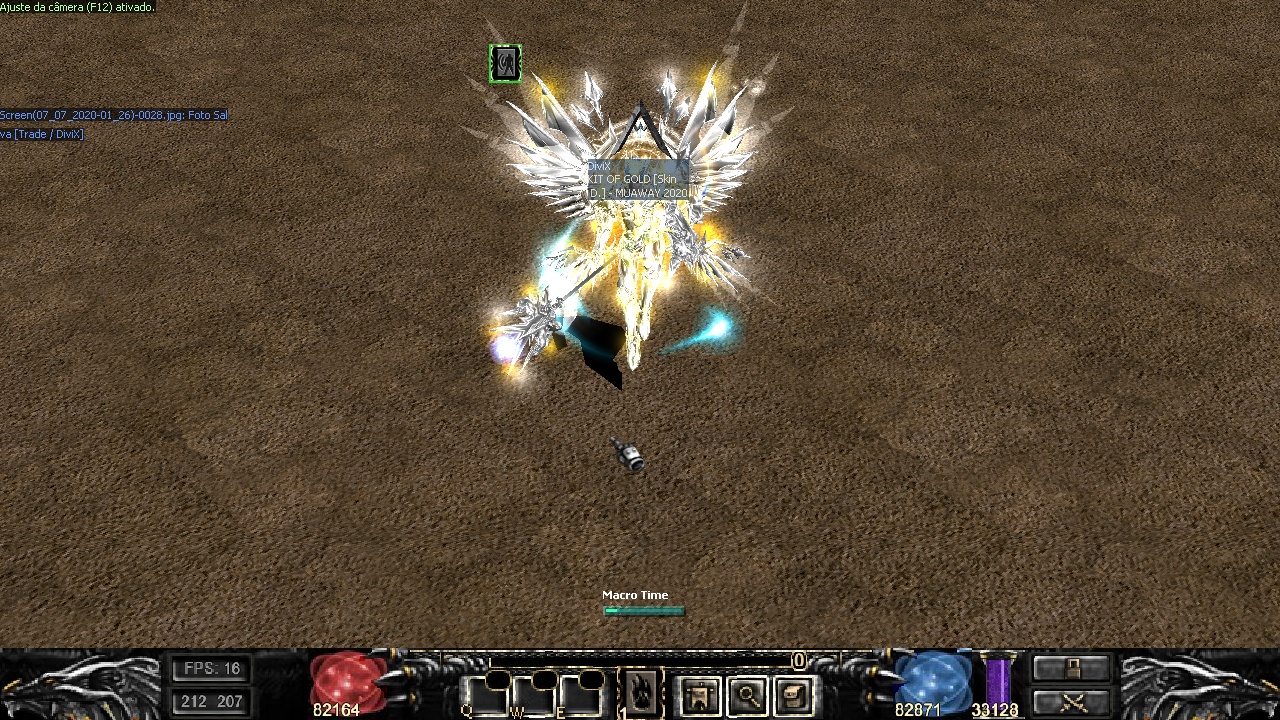Open the scroll document icon button
The height and width of the screenshot is (720, 1280).
(x=794, y=696)
